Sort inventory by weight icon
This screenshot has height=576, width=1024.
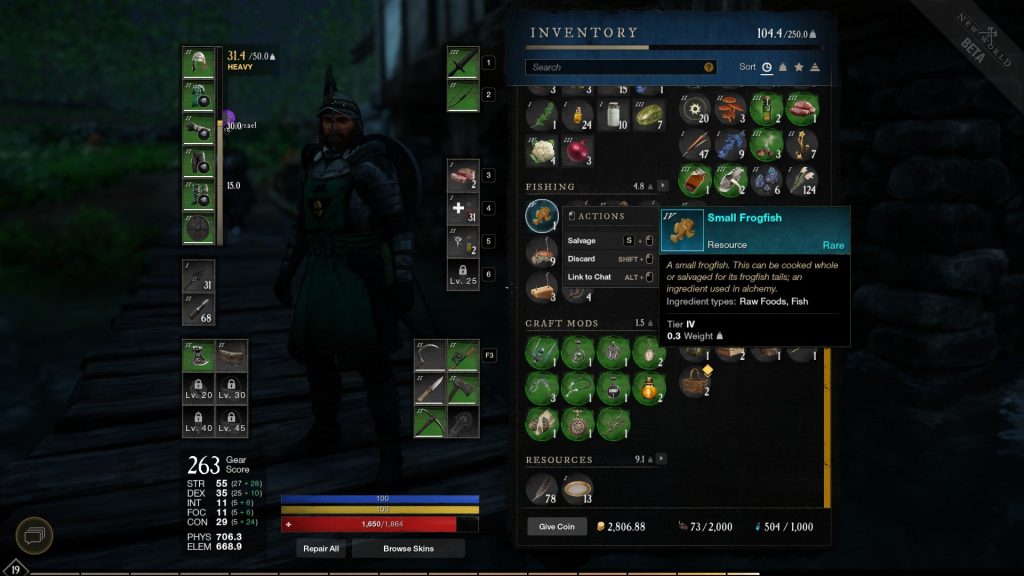(782, 67)
